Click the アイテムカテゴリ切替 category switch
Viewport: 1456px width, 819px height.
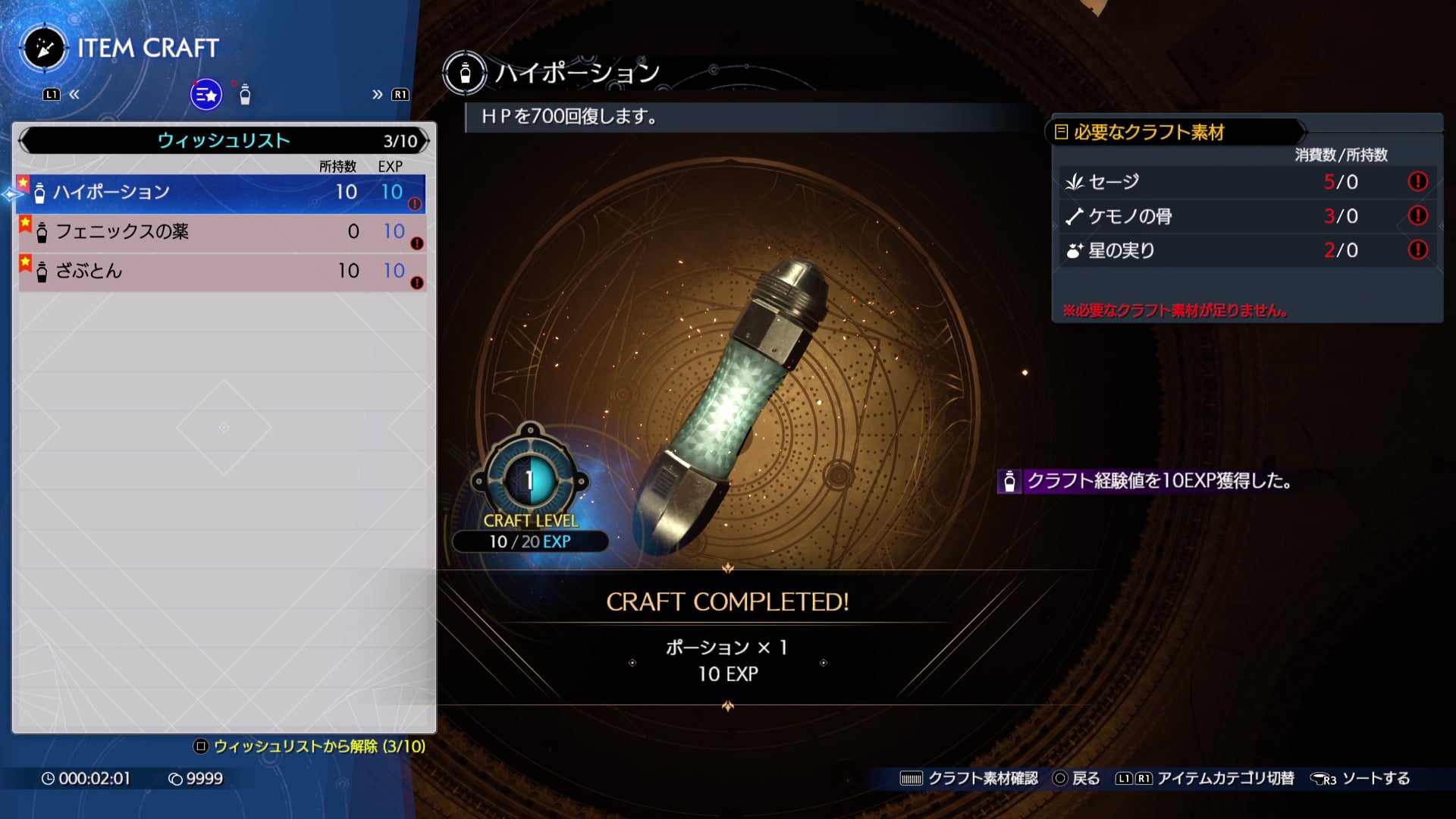click(1205, 779)
